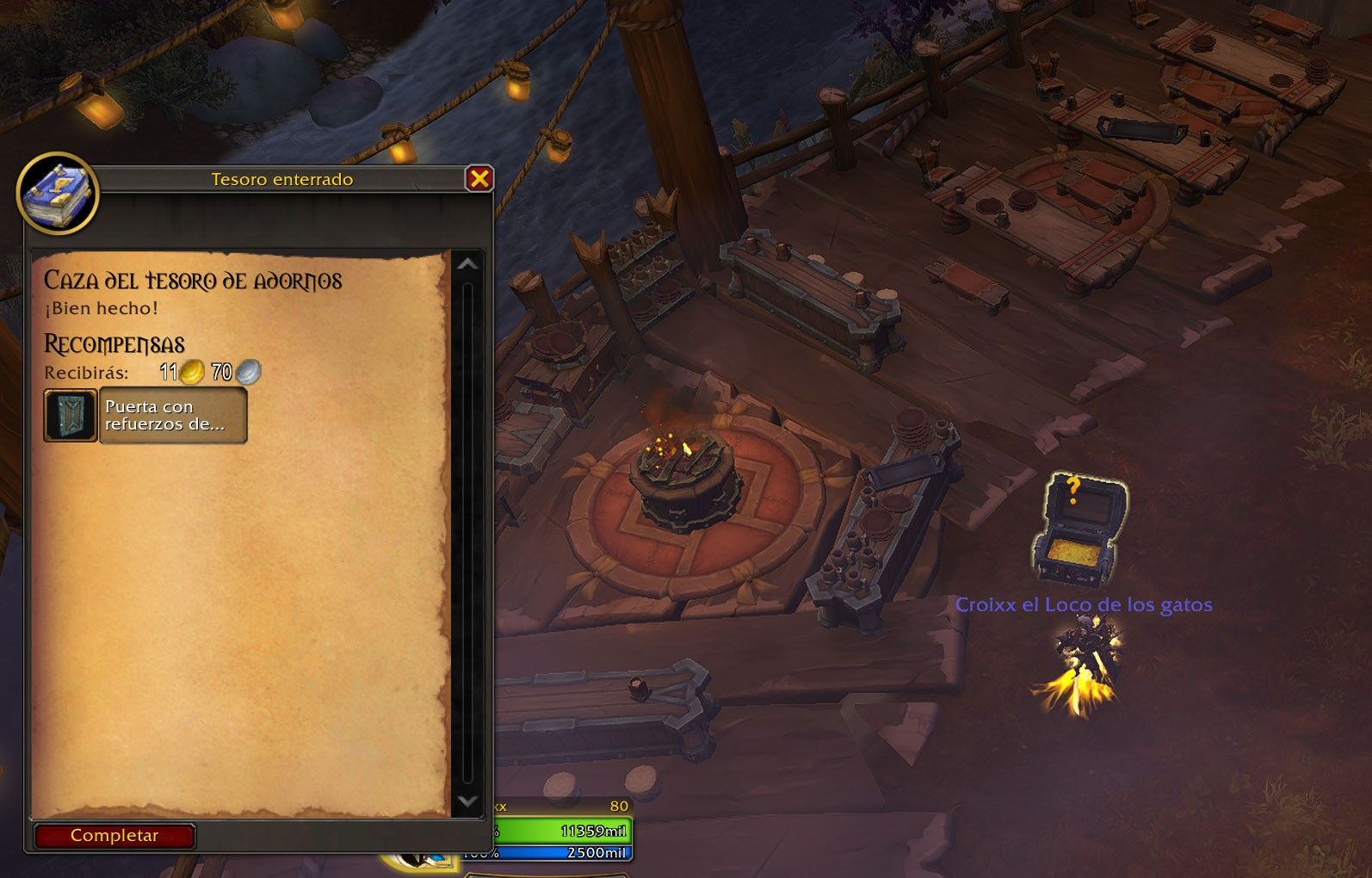Close the Tesoro enterrado quest window
Viewport: 1372px width, 878px height.
(479, 178)
